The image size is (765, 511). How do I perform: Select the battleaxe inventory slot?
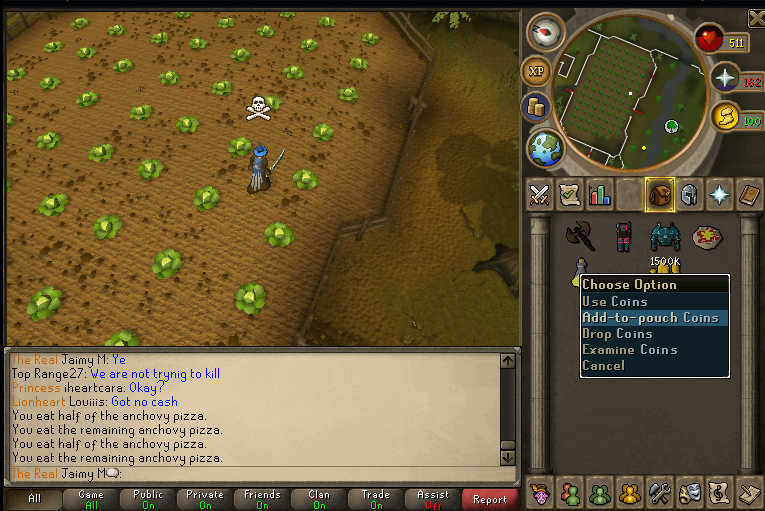click(579, 235)
